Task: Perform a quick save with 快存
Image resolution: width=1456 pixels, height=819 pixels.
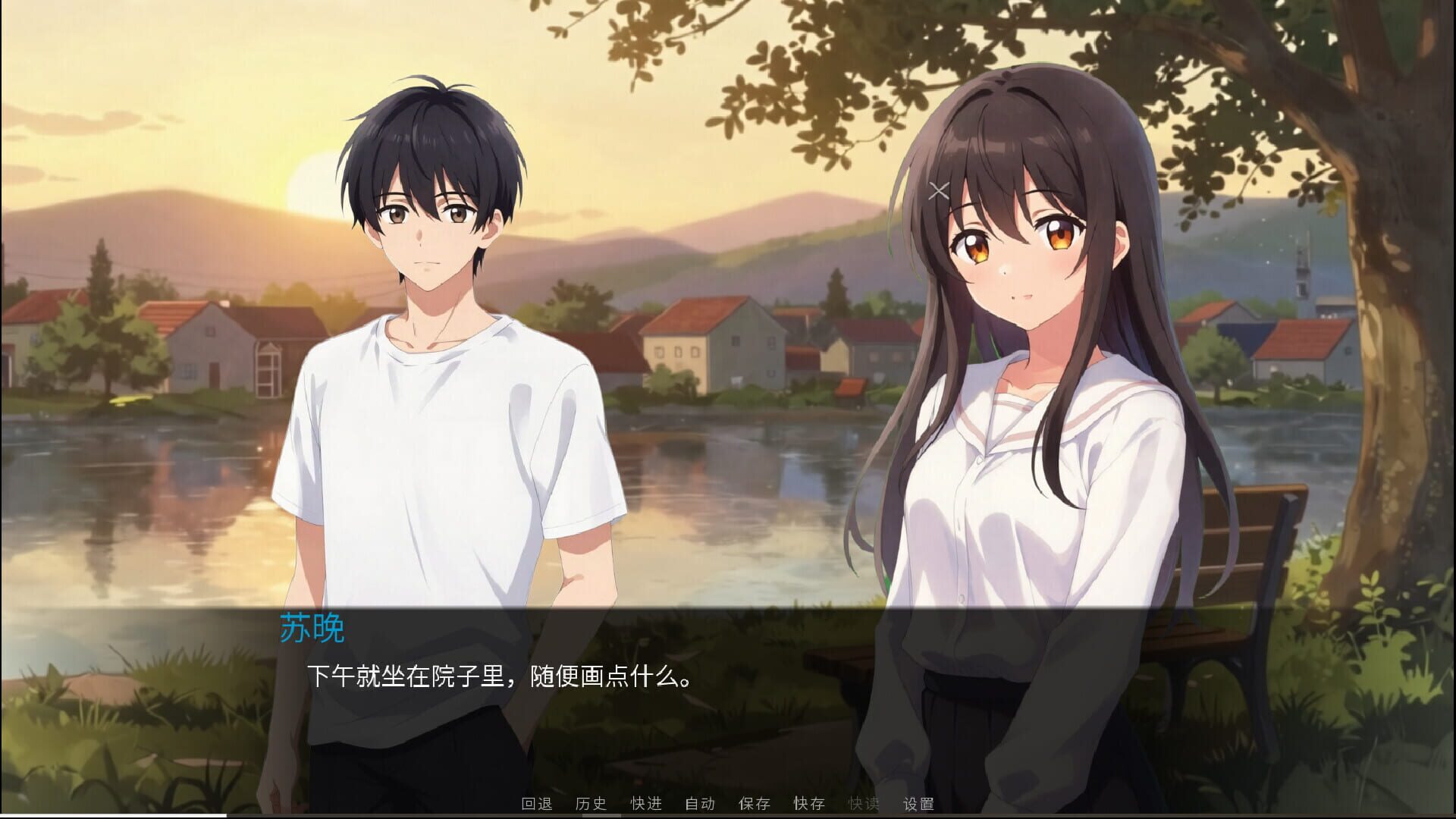Action: [808, 804]
